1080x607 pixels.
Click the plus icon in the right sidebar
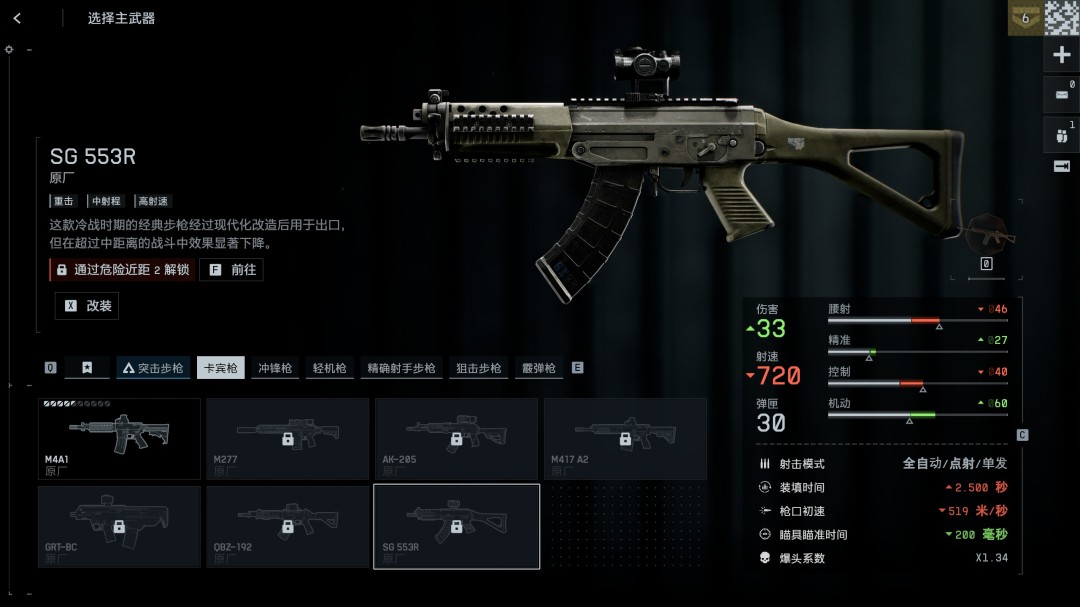(x=1062, y=55)
